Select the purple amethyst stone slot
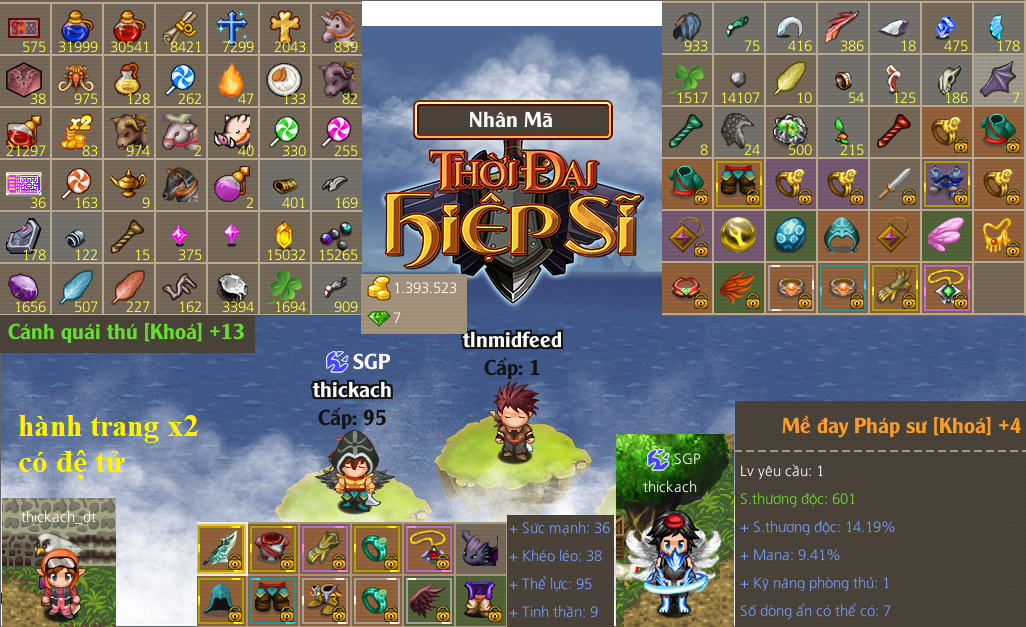The image size is (1026, 627). (26, 288)
